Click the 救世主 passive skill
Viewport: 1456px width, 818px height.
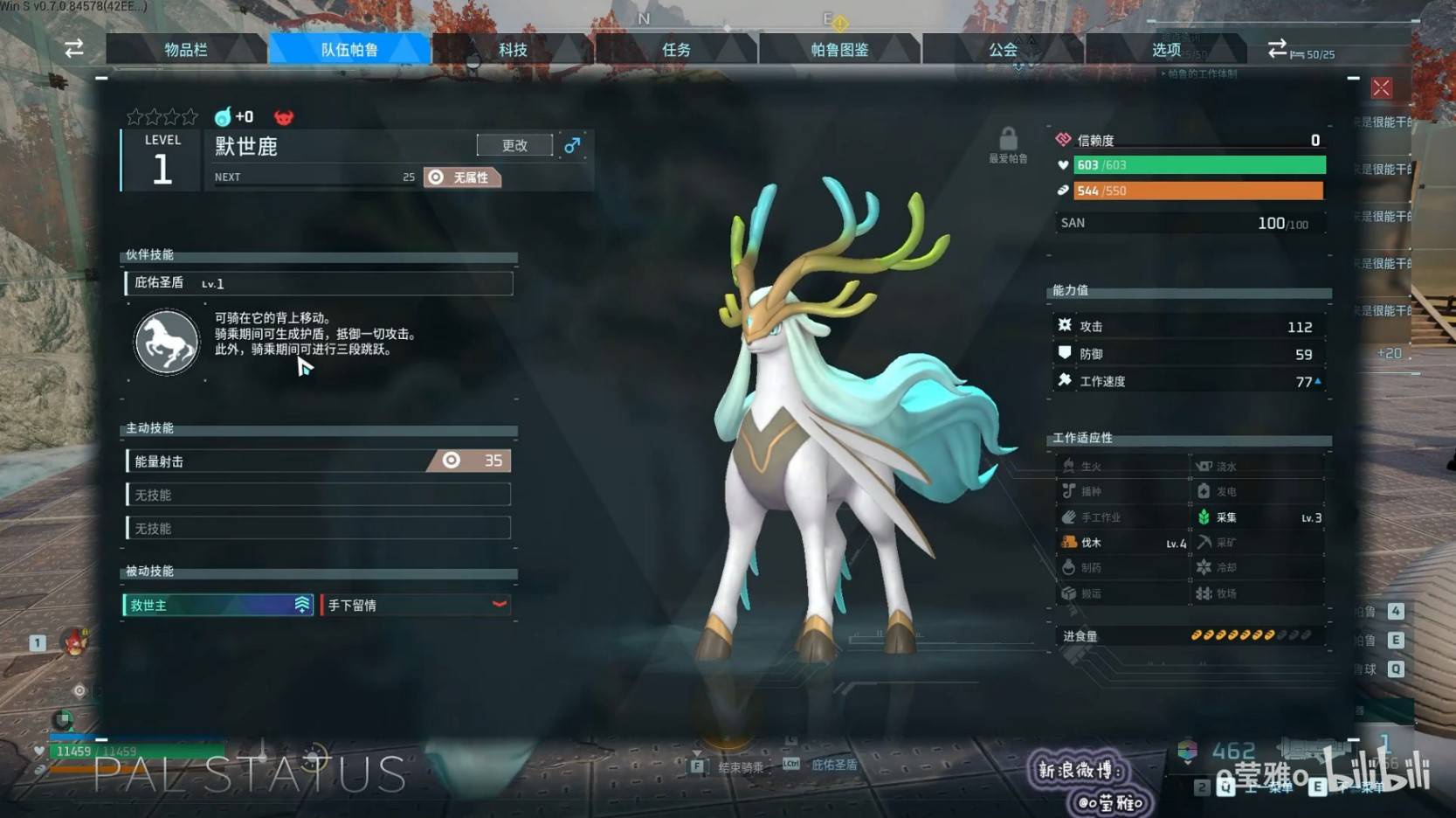pos(217,605)
